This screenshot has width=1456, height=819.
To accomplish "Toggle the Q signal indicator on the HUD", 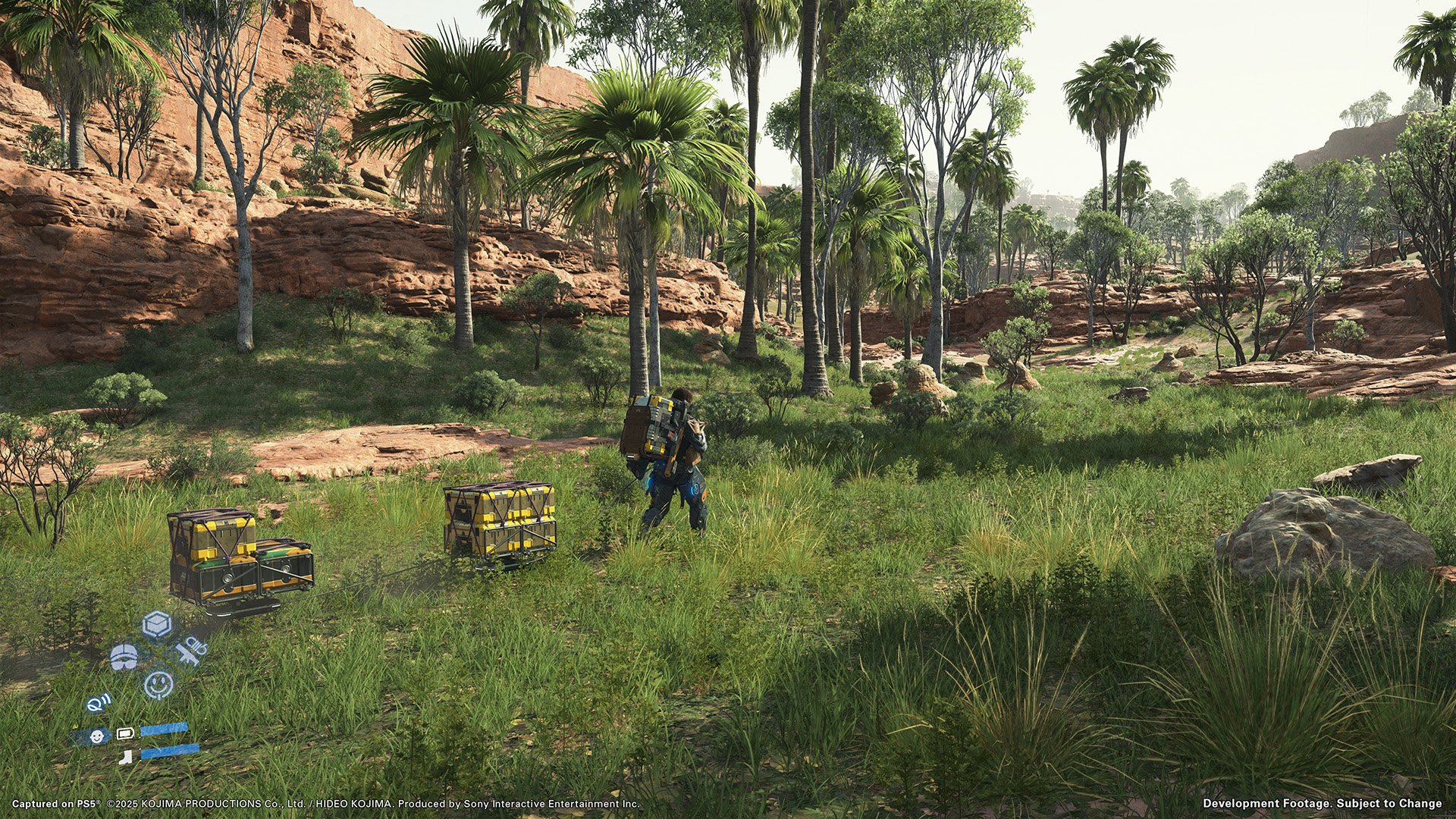I will click(x=98, y=704).
